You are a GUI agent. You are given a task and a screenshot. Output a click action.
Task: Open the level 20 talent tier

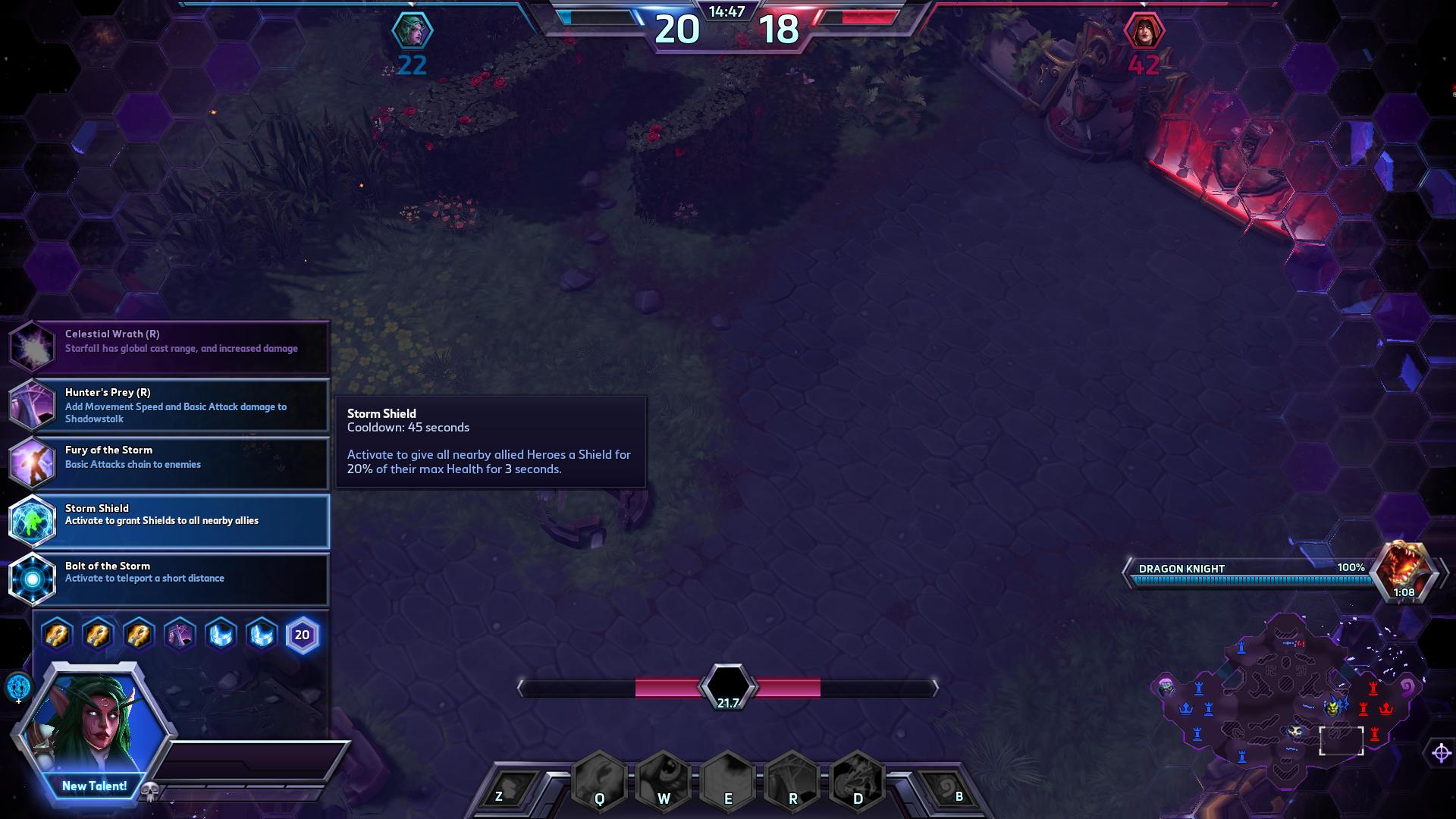click(302, 635)
